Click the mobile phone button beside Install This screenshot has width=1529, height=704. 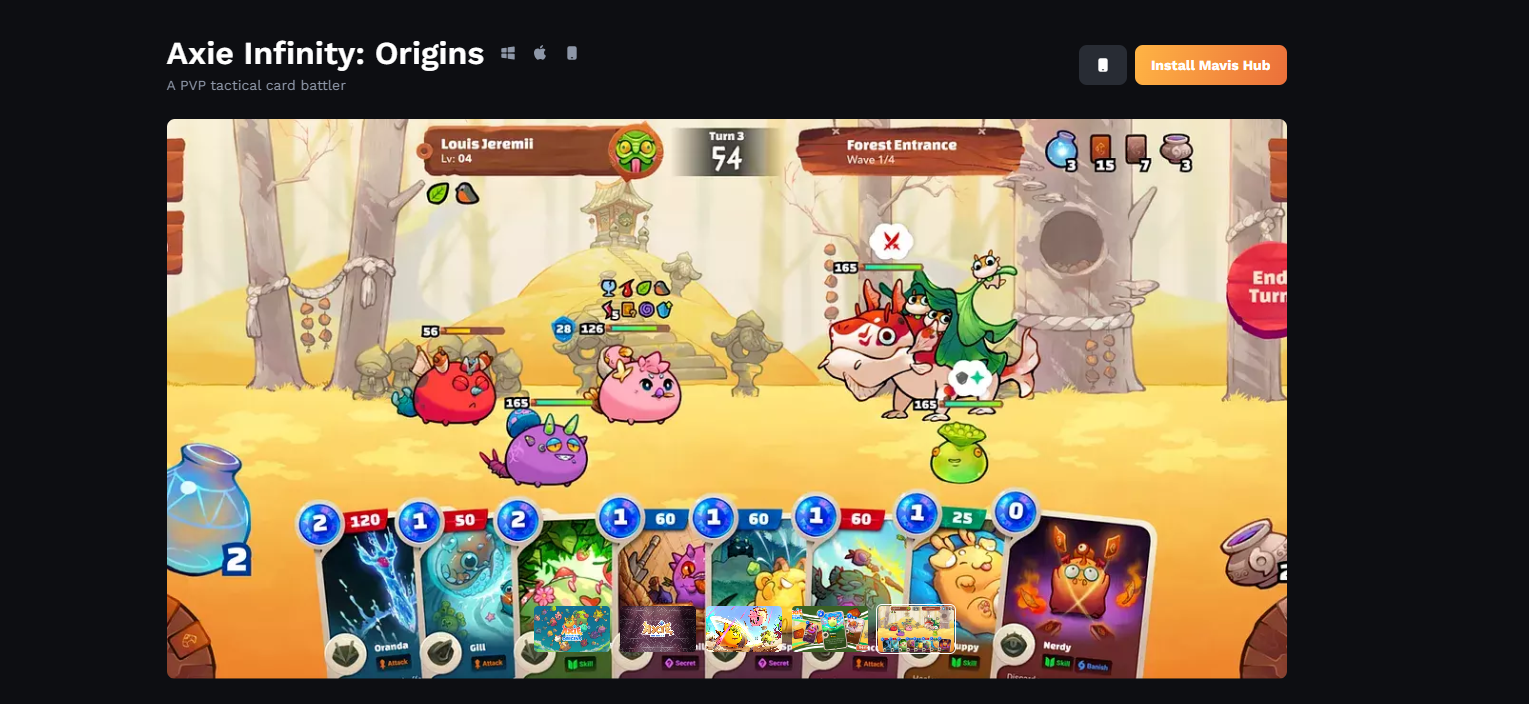[1102, 65]
